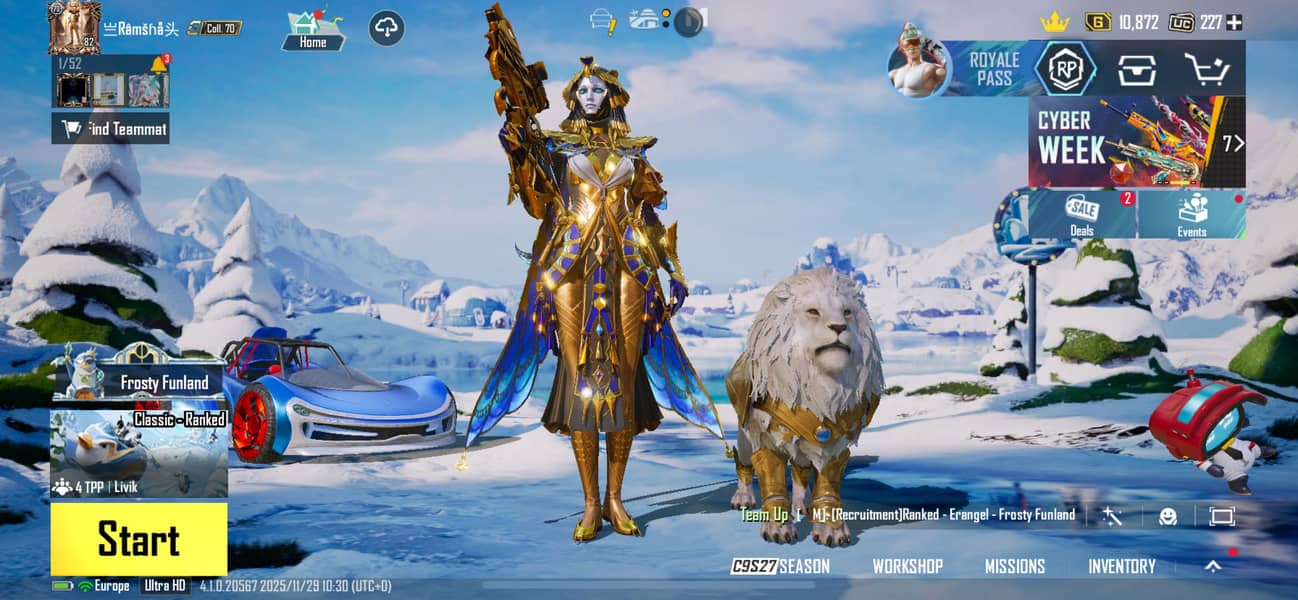
Task: Add UC with the plus button
Action: [1235, 22]
